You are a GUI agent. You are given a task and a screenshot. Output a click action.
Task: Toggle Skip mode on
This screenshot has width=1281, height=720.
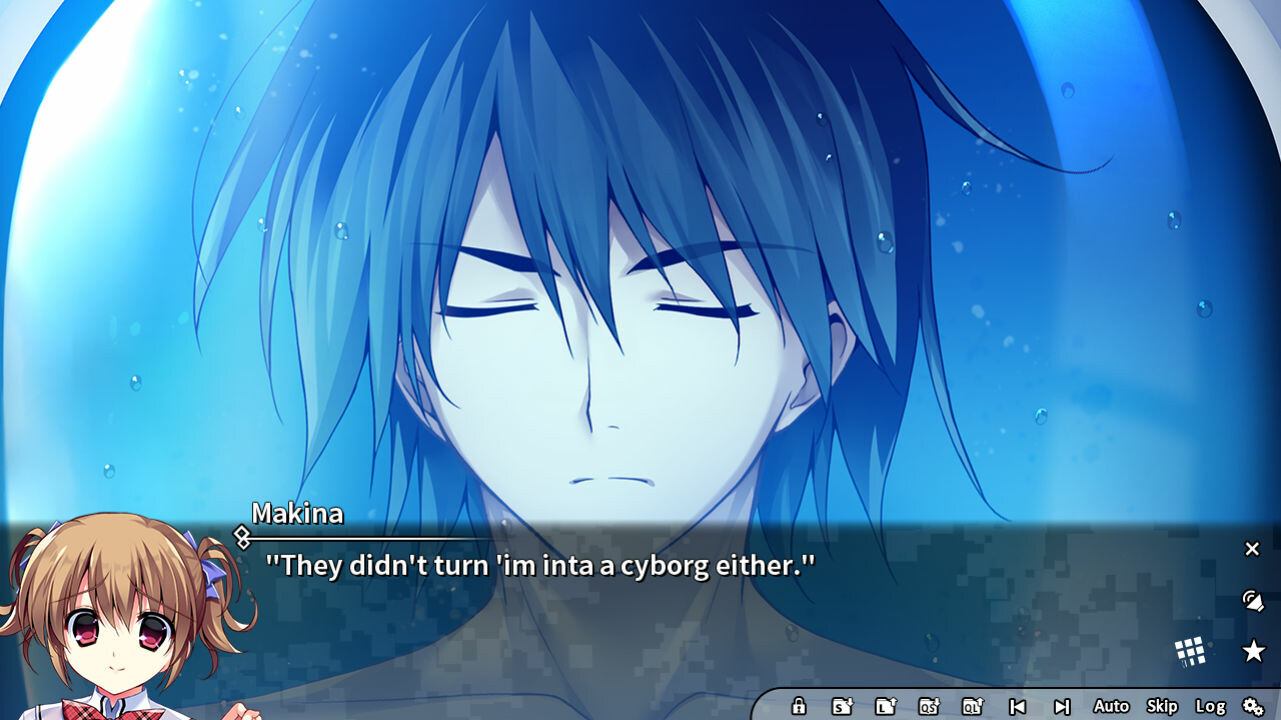pos(1161,705)
